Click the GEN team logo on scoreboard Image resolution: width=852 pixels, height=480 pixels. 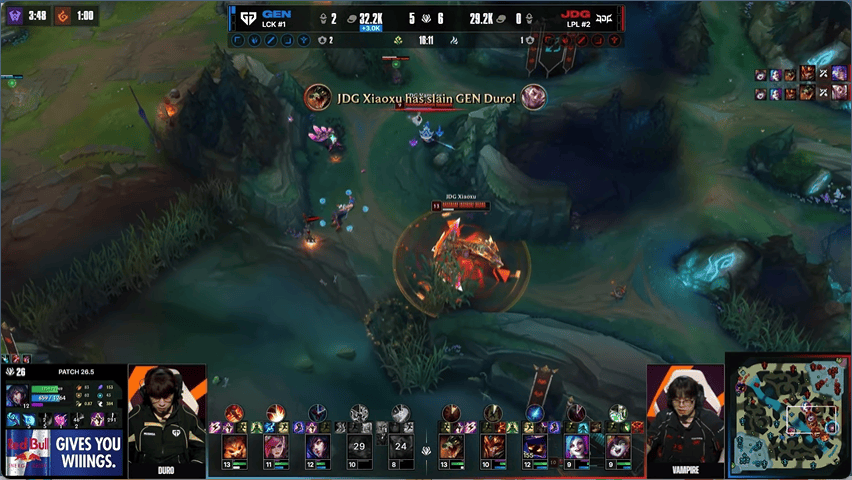pos(246,18)
